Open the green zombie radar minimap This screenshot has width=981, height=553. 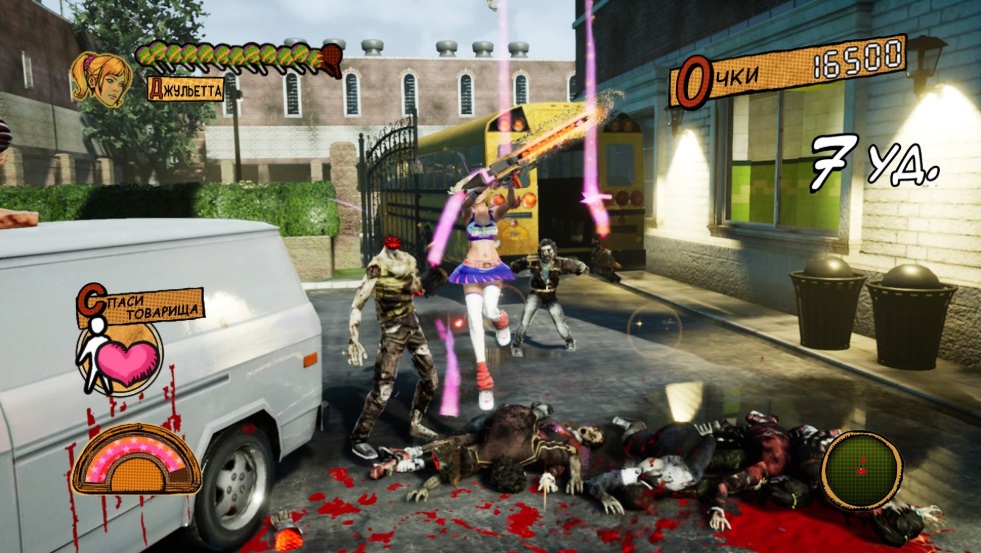(861, 470)
